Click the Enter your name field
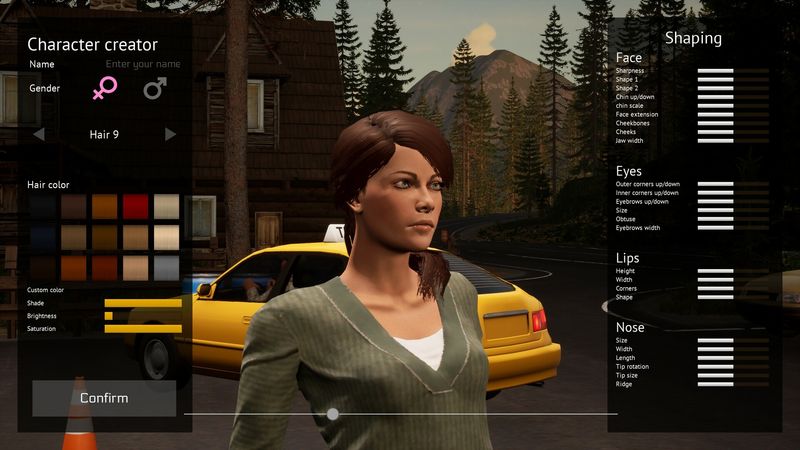 [143, 64]
